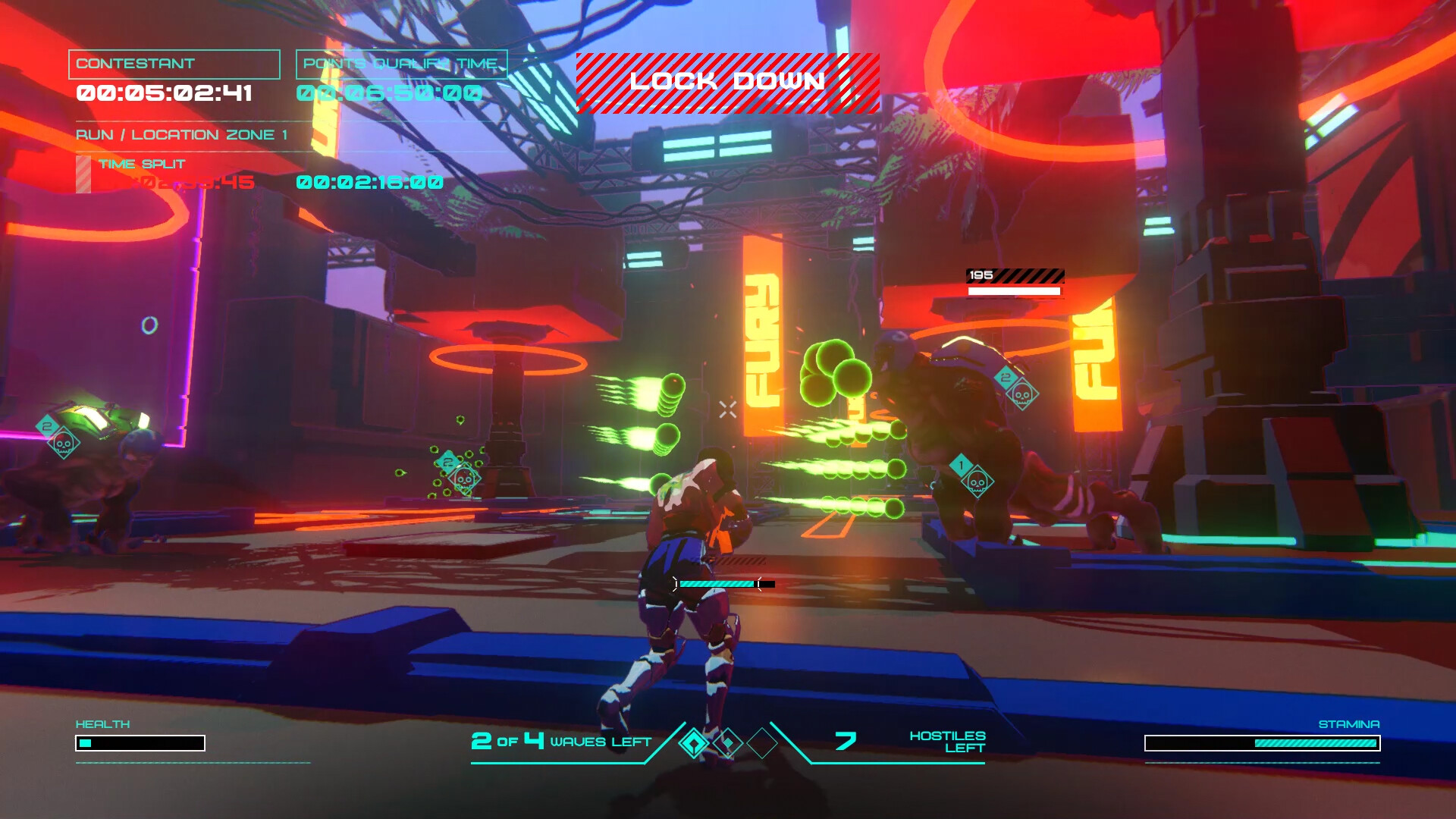Collapse the POINTS QUALIFY TIME panel

[400, 64]
